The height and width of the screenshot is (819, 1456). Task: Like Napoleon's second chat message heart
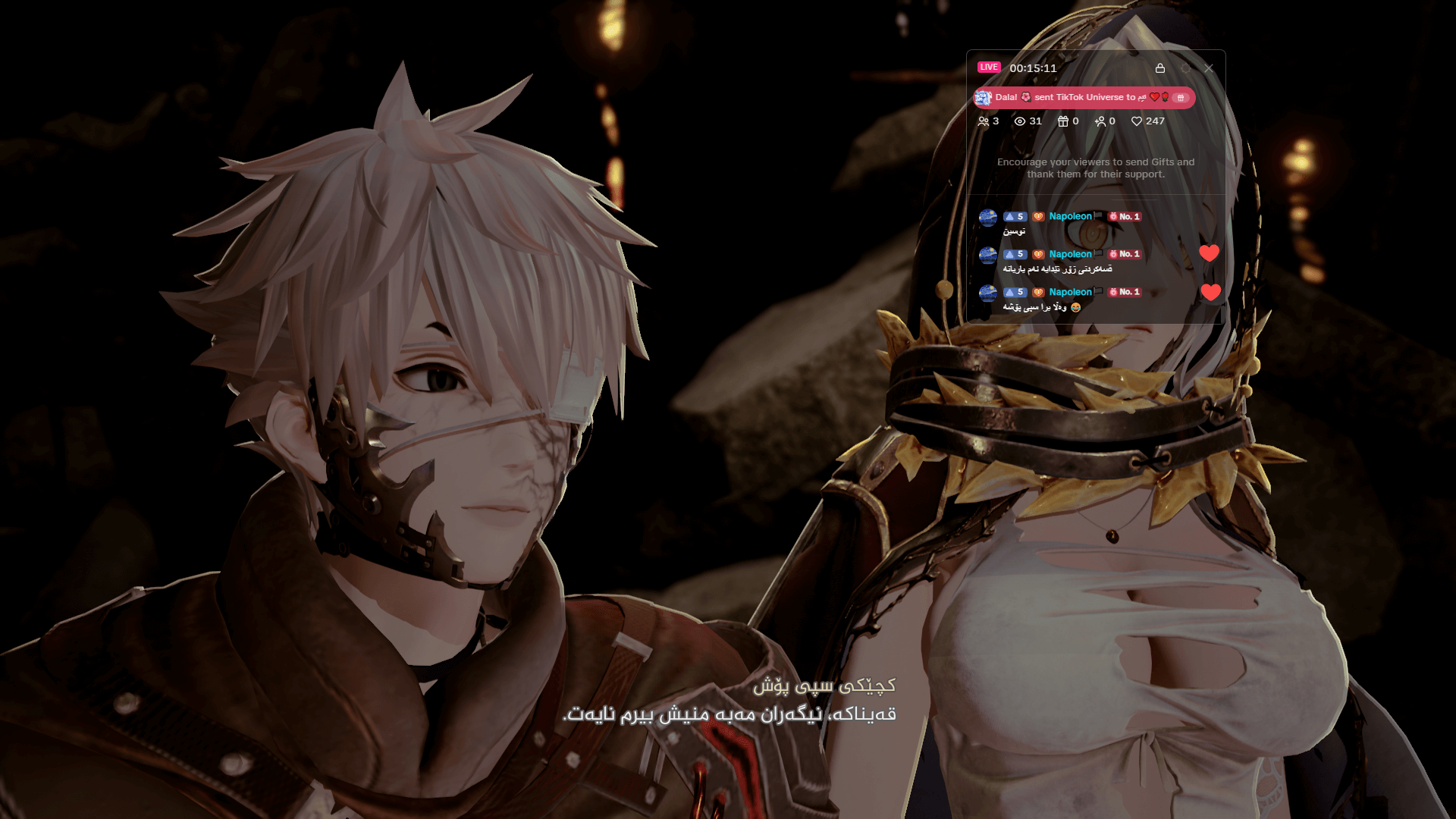pos(1210,253)
